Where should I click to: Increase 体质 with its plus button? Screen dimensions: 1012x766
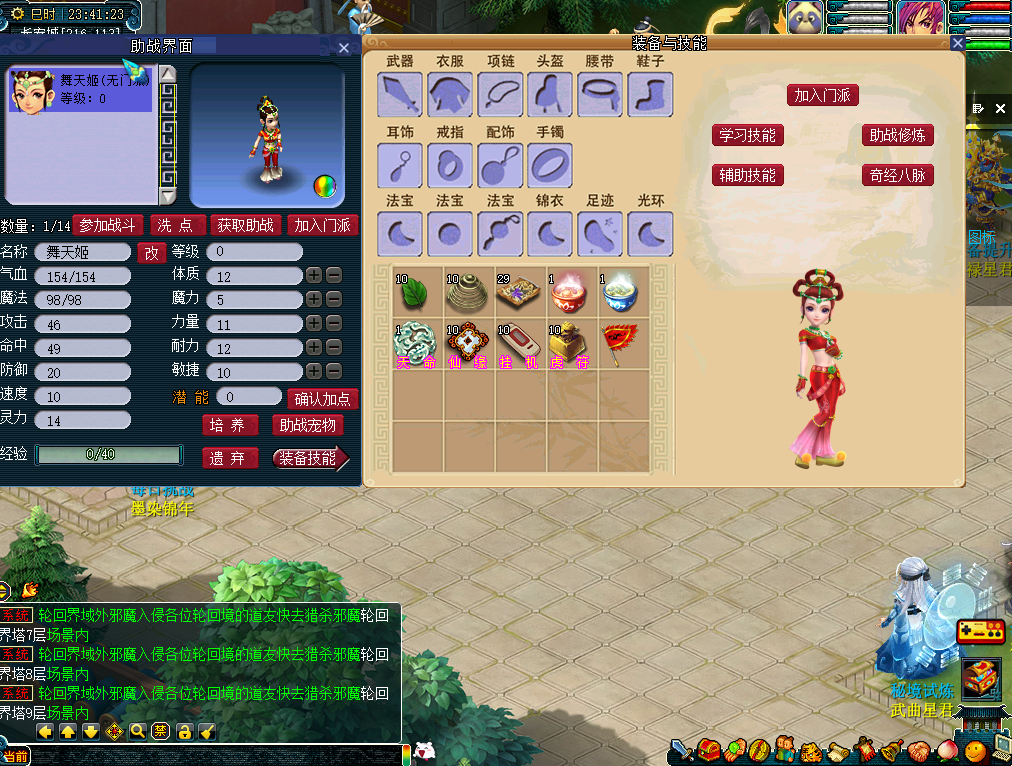(x=314, y=275)
